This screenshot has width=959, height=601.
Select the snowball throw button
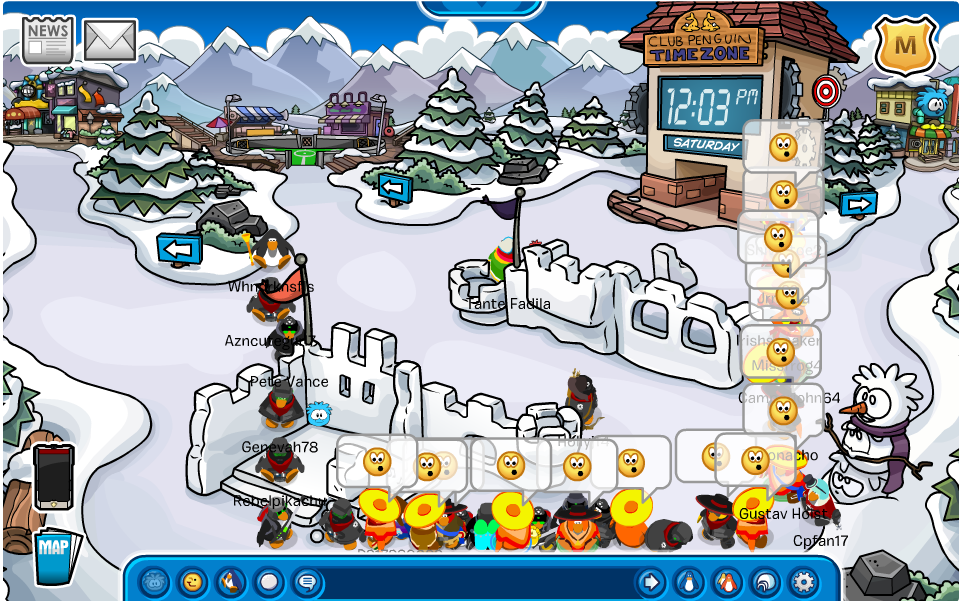pyautogui.click(x=268, y=581)
